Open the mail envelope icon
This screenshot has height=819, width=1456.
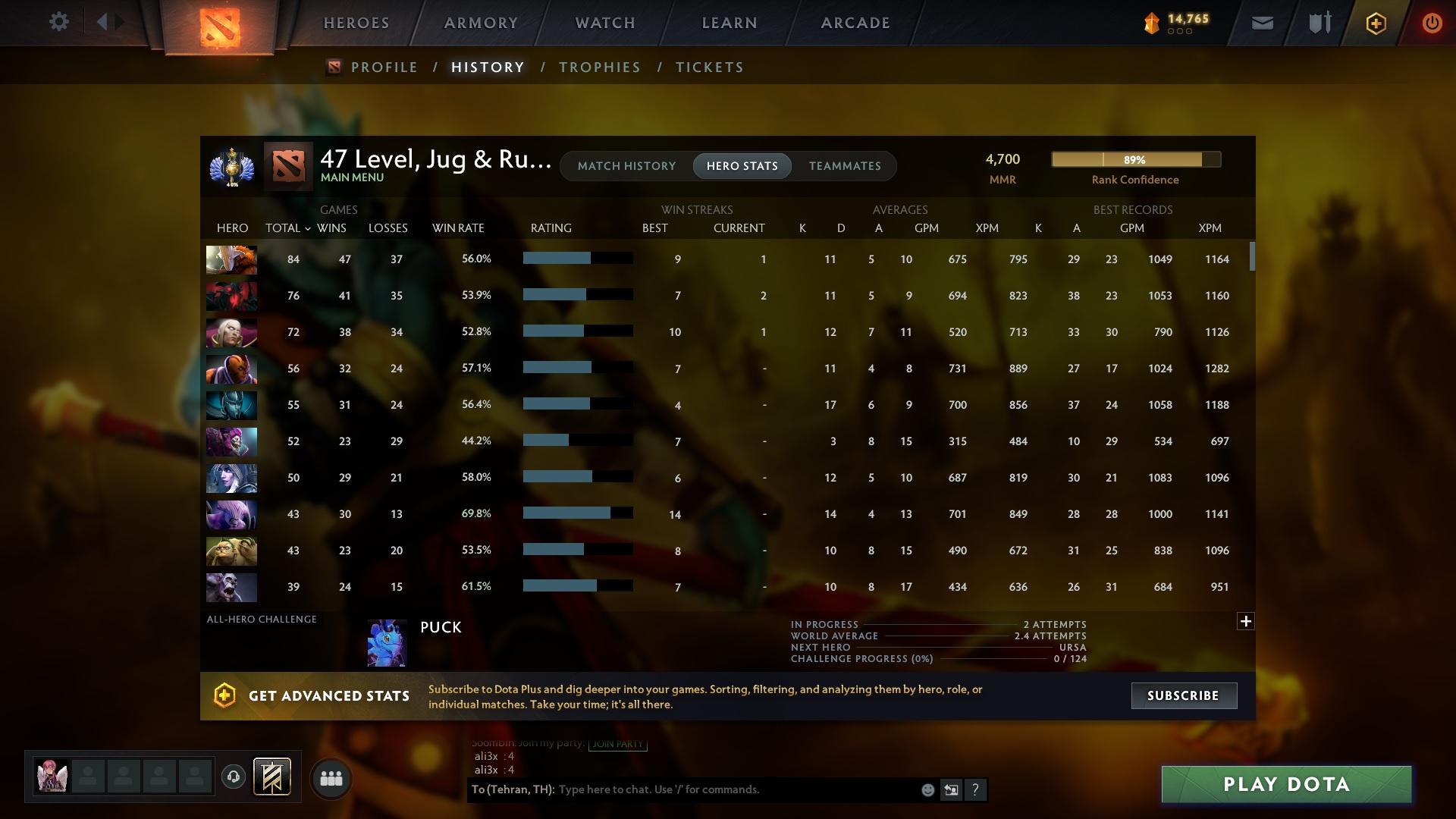click(x=1261, y=23)
